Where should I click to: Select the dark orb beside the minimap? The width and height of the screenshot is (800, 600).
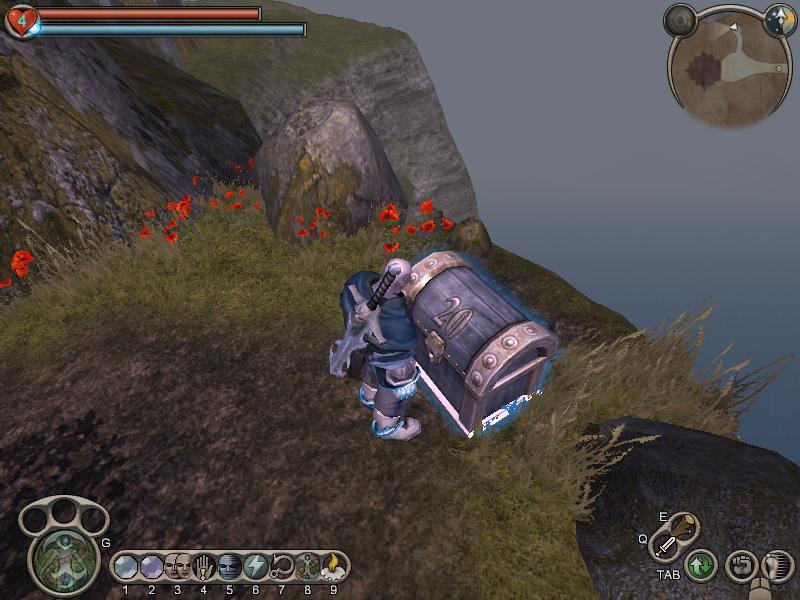(681, 19)
